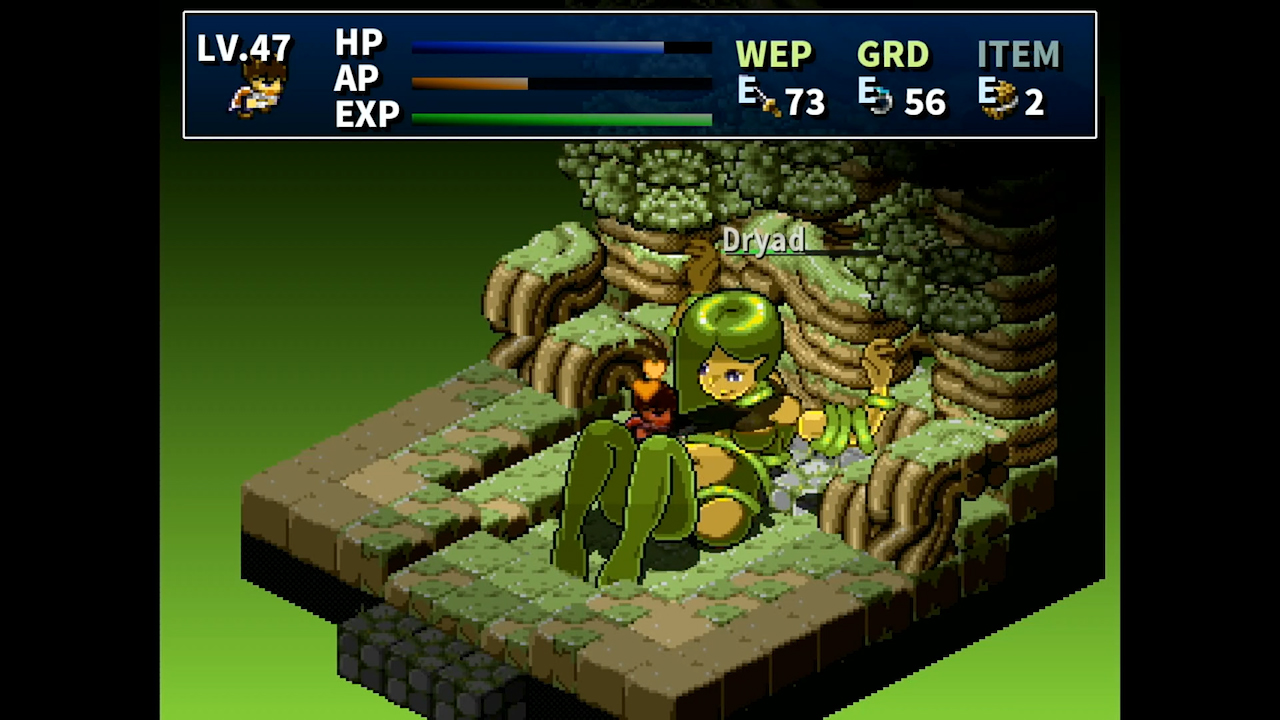The height and width of the screenshot is (720, 1280).
Task: Expand the LV.47 level display
Action: click(x=245, y=48)
